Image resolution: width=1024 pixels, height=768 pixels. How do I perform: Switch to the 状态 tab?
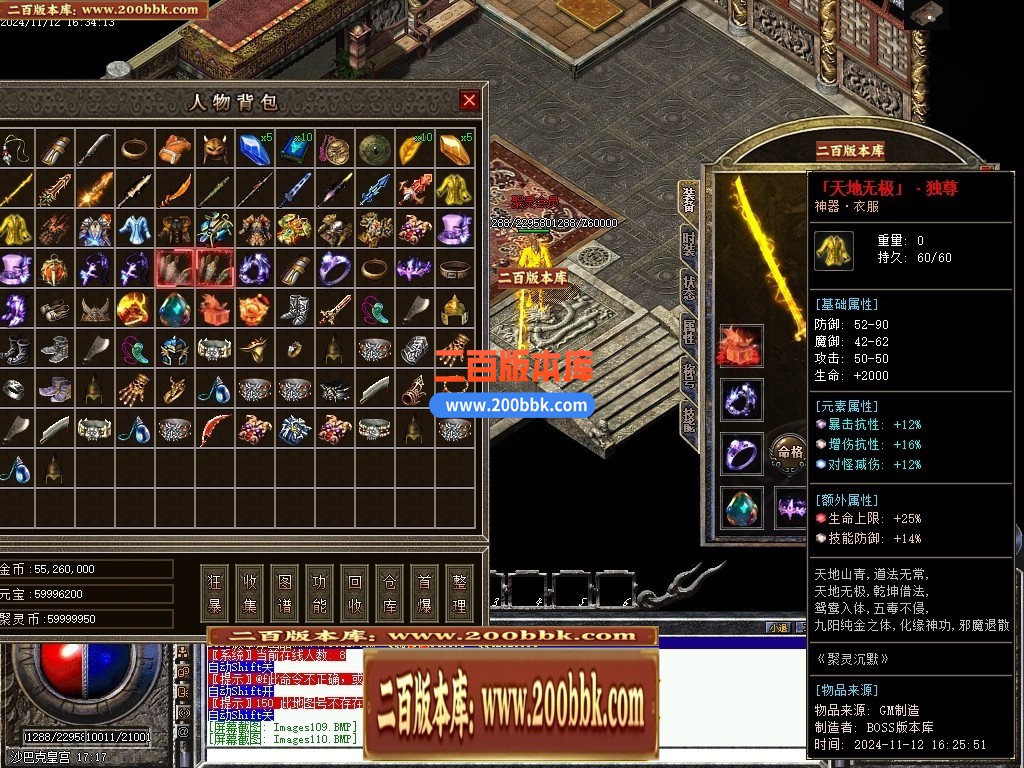pyautogui.click(x=689, y=290)
